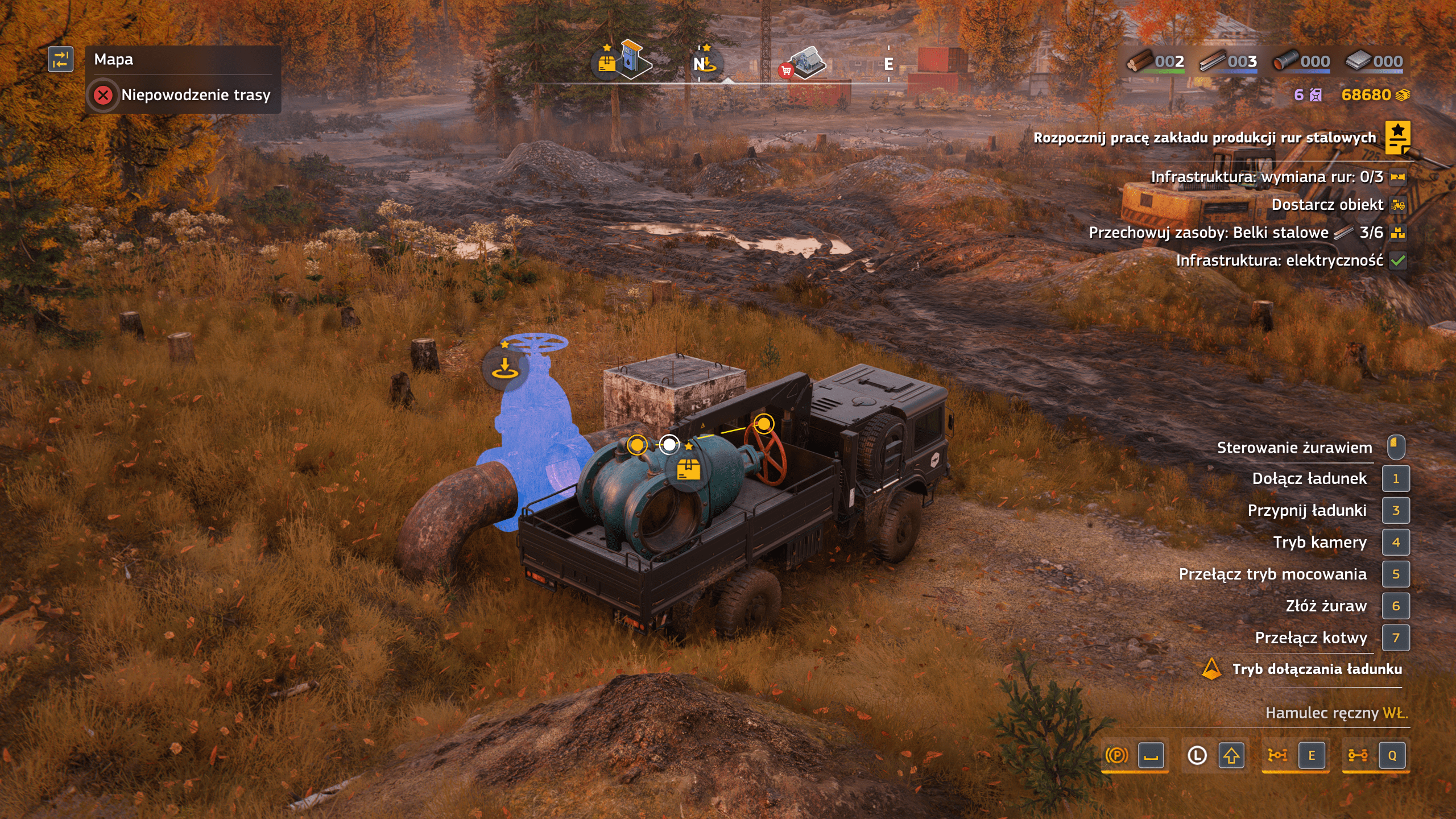Select the objective Rozpocznij pracę zakładu produkcji rur stalowych
This screenshot has width=1456, height=819.
1204,138
